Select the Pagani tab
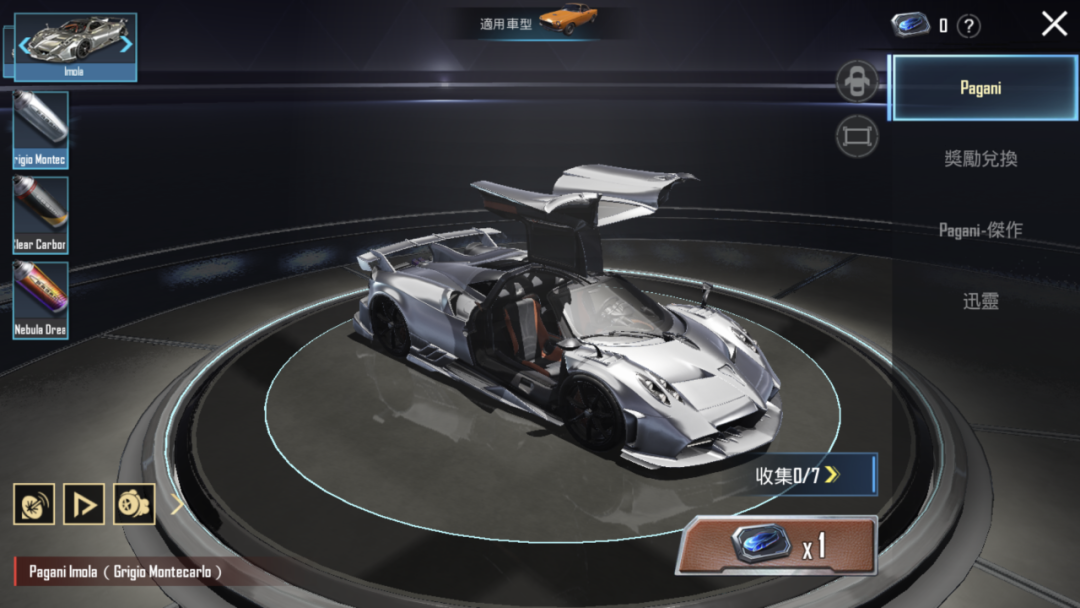The image size is (1080, 608). (x=980, y=88)
